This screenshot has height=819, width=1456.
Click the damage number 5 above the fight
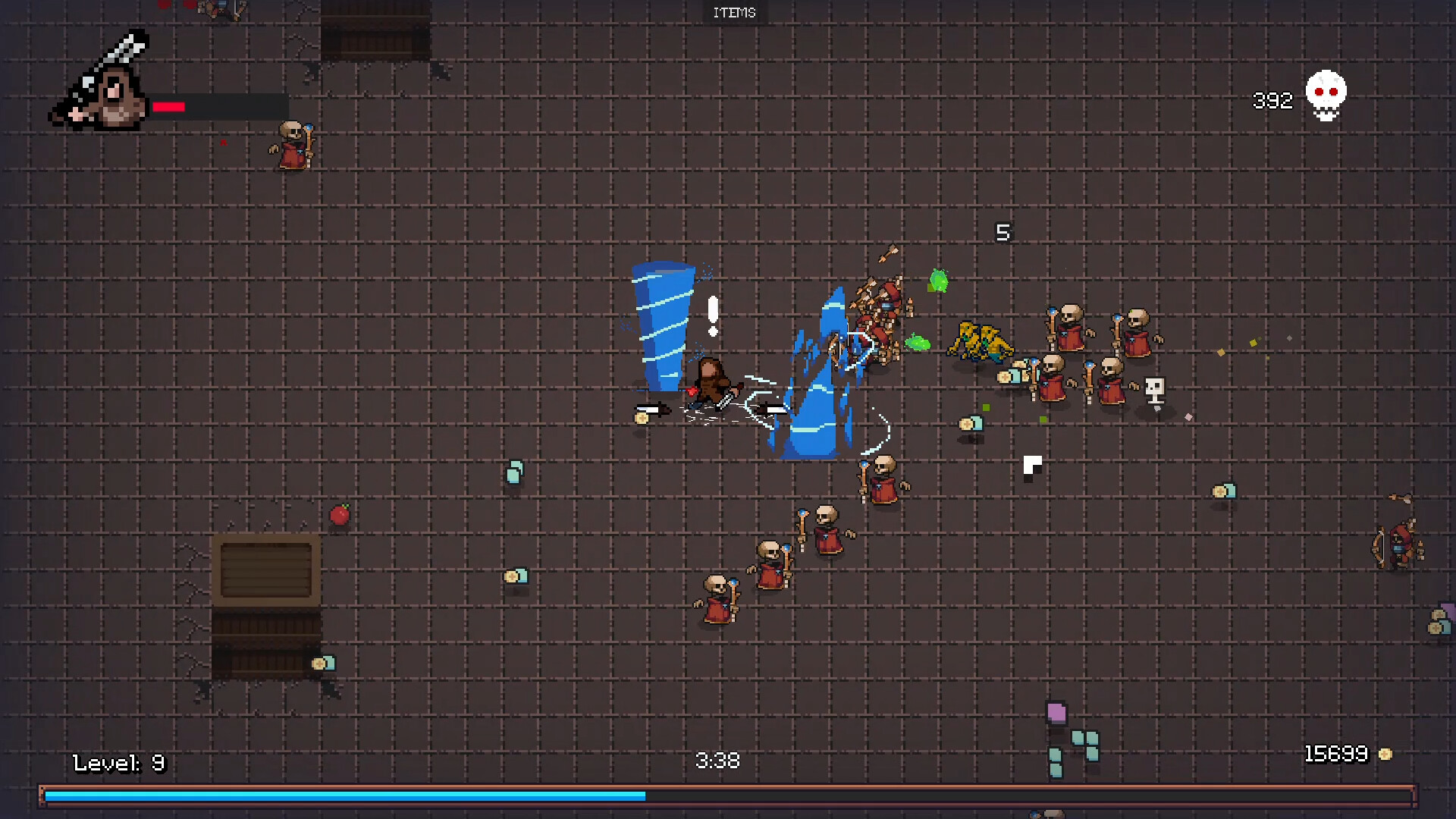pos(1003,233)
